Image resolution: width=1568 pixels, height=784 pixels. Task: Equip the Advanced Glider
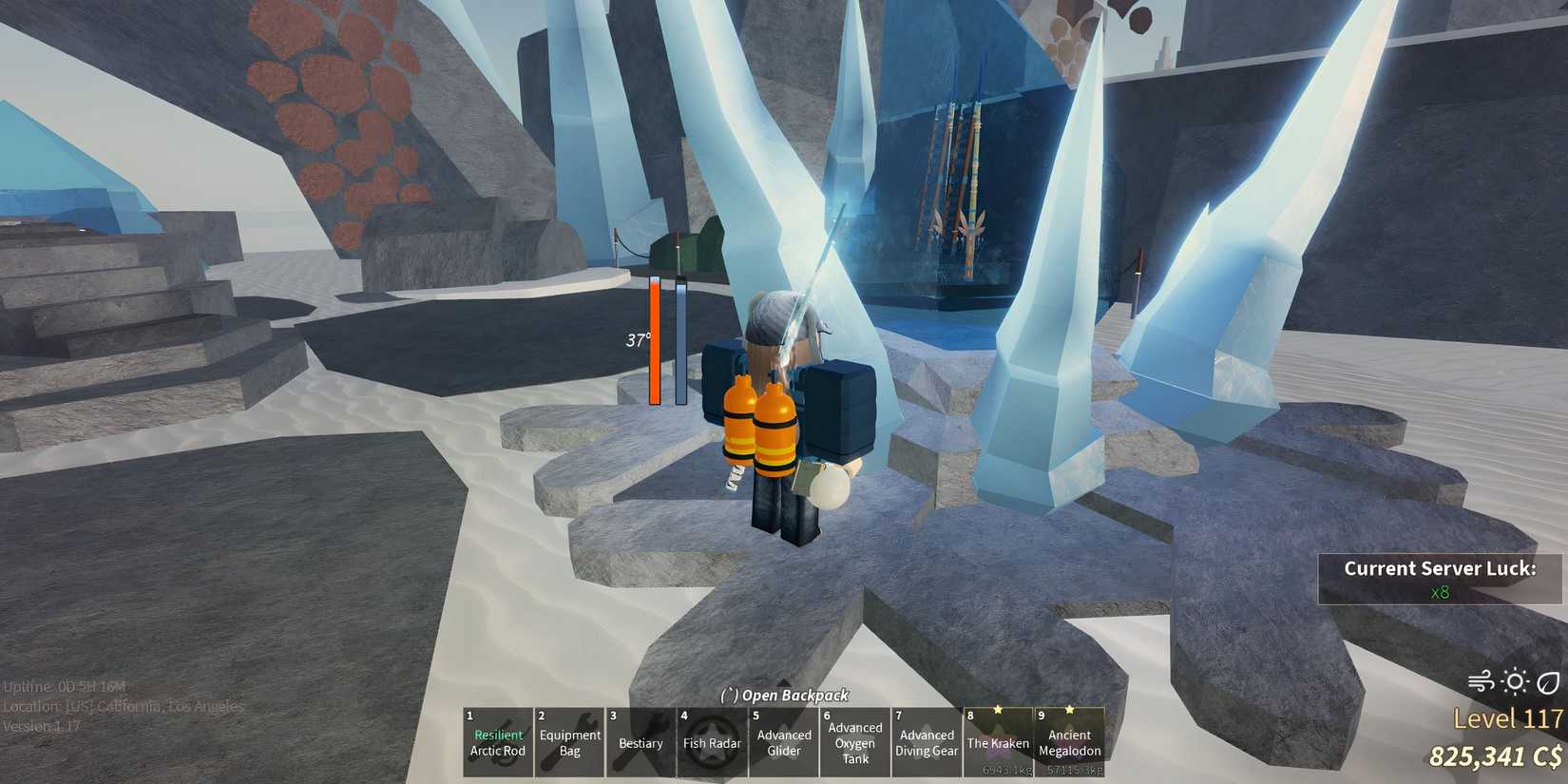point(784,741)
